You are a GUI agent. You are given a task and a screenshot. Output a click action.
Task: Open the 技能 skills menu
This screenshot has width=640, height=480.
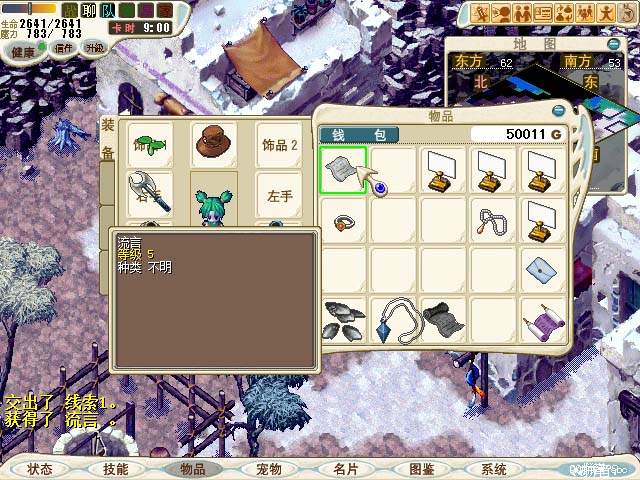[115, 469]
